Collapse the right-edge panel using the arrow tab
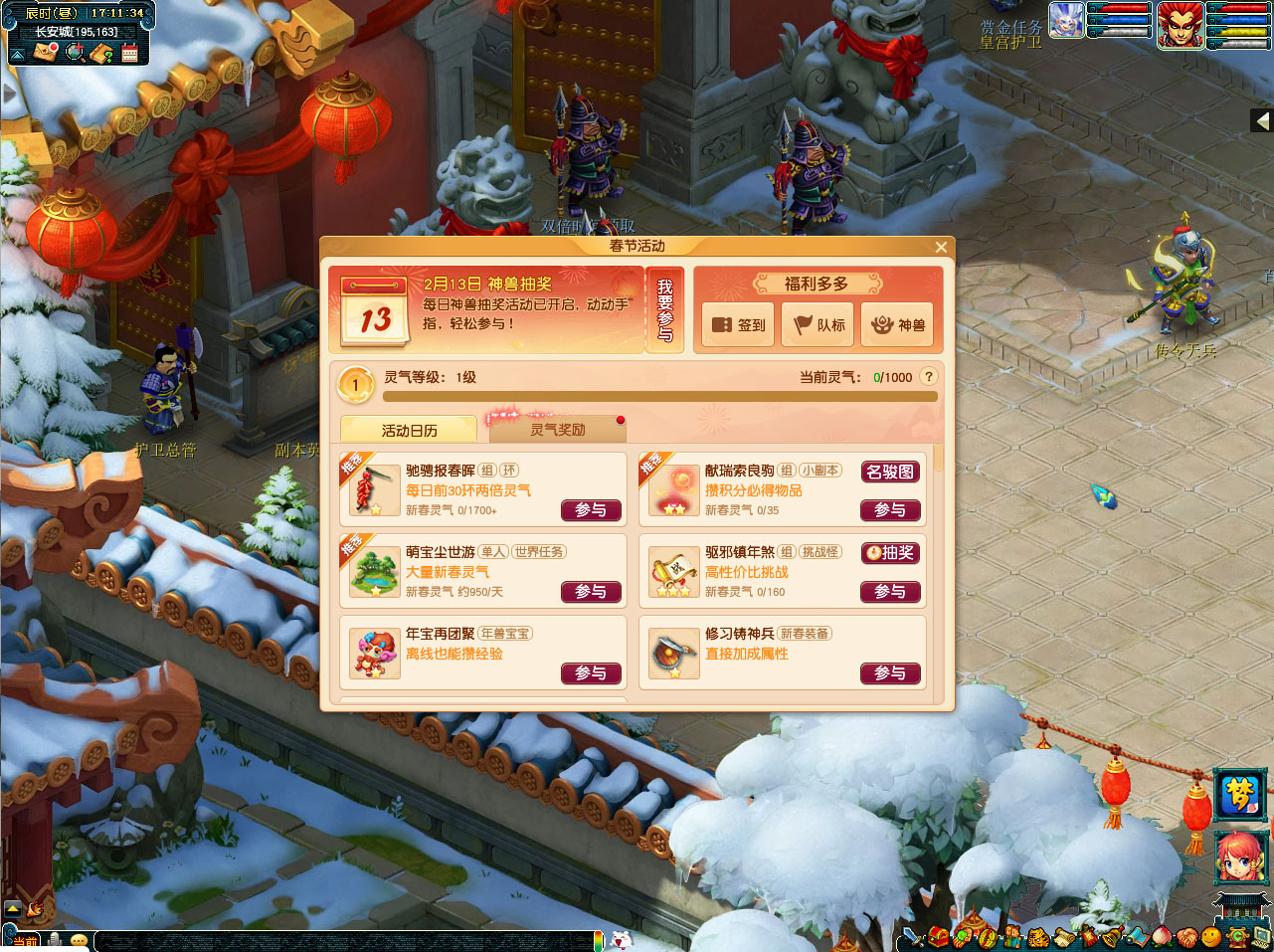1274x952 pixels. click(x=1262, y=120)
